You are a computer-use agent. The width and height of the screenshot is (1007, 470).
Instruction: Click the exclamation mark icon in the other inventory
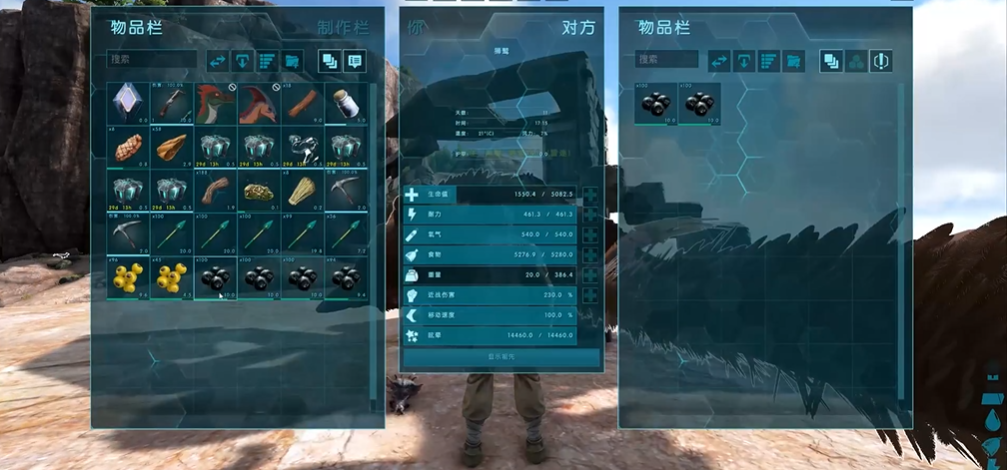coord(881,61)
